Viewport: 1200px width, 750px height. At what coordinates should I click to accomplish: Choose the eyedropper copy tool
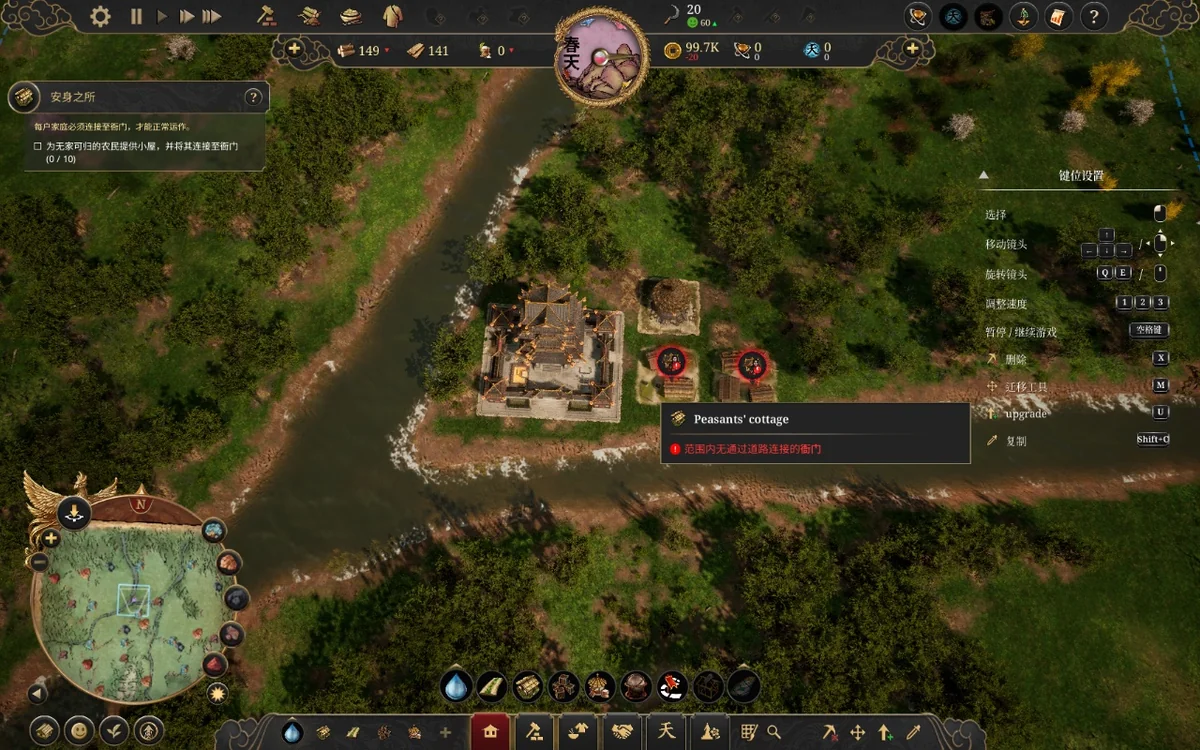tap(913, 732)
